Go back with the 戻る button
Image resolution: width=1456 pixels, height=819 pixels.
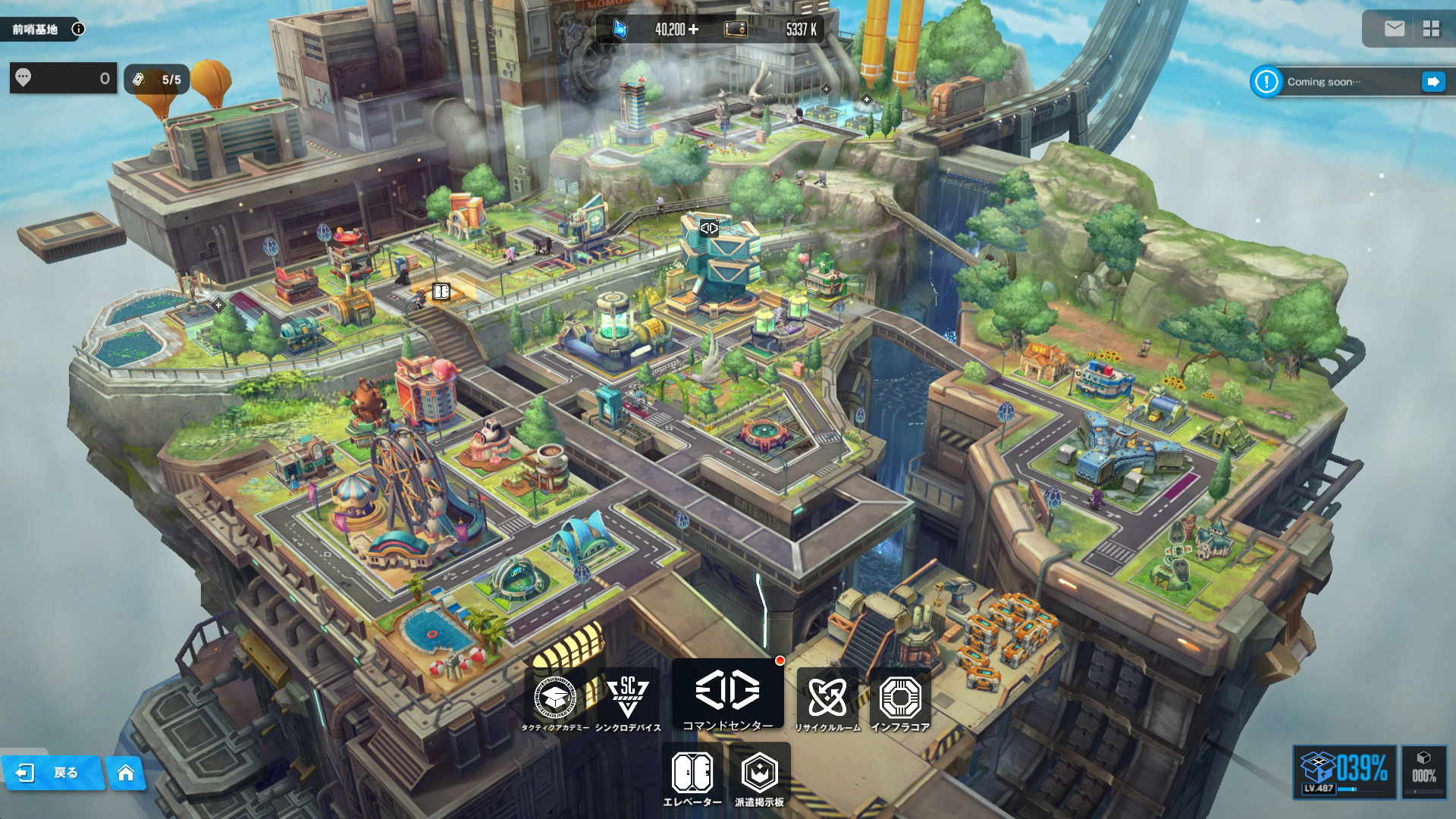click(52, 773)
